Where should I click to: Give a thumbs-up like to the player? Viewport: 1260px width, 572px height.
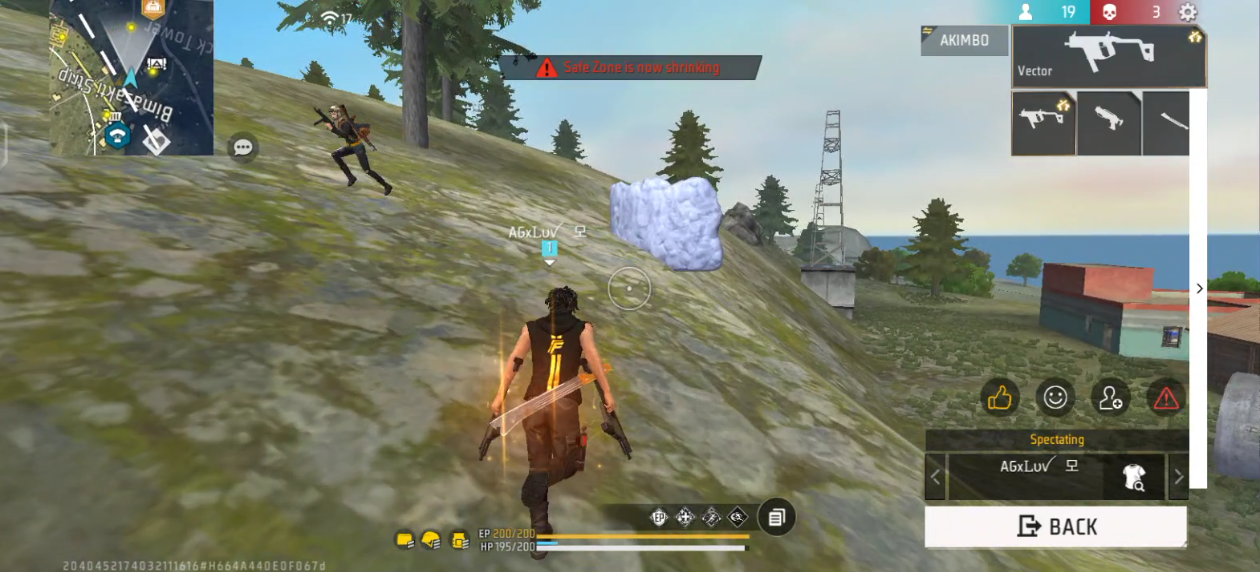point(999,398)
